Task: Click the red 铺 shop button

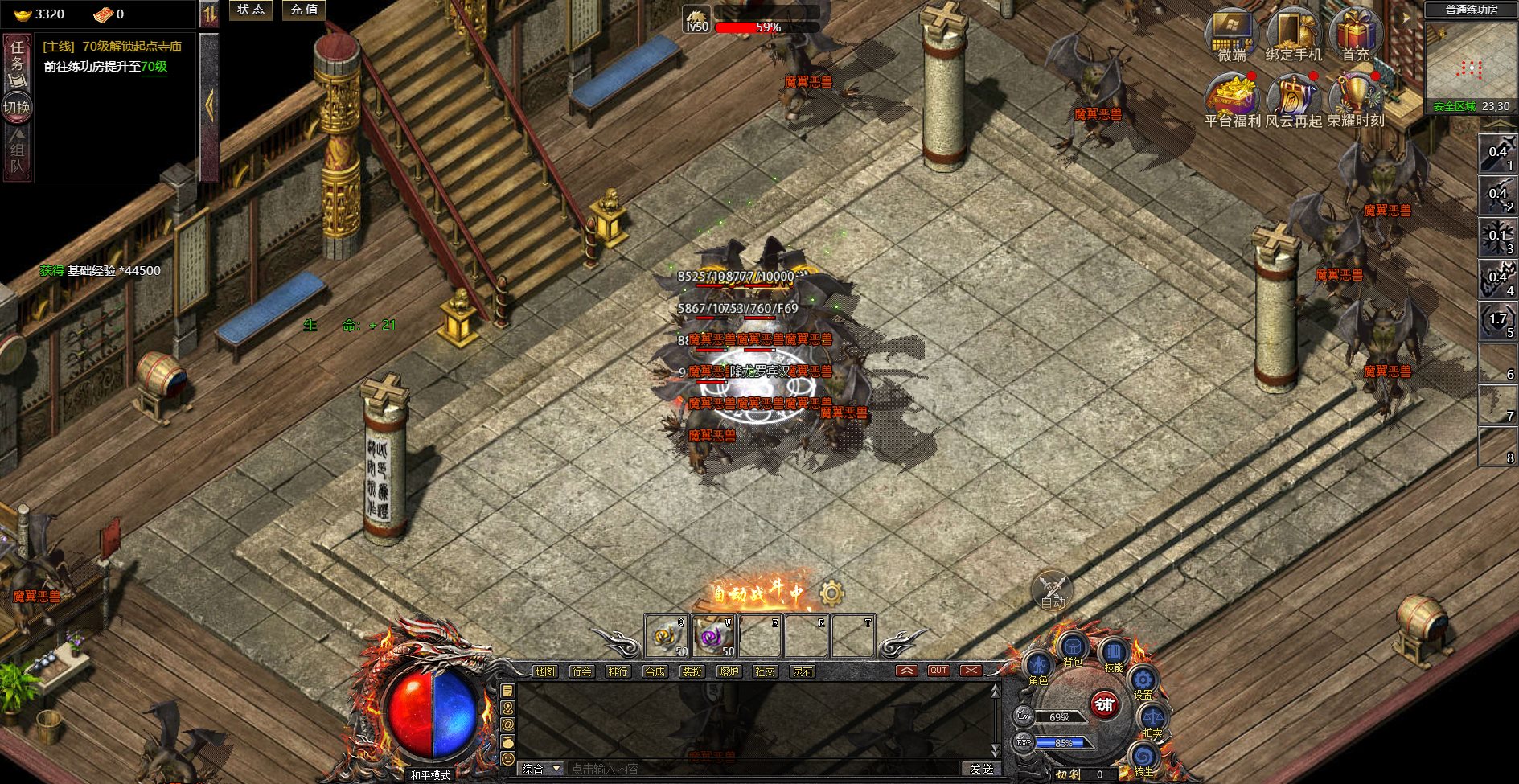Action: (1104, 705)
